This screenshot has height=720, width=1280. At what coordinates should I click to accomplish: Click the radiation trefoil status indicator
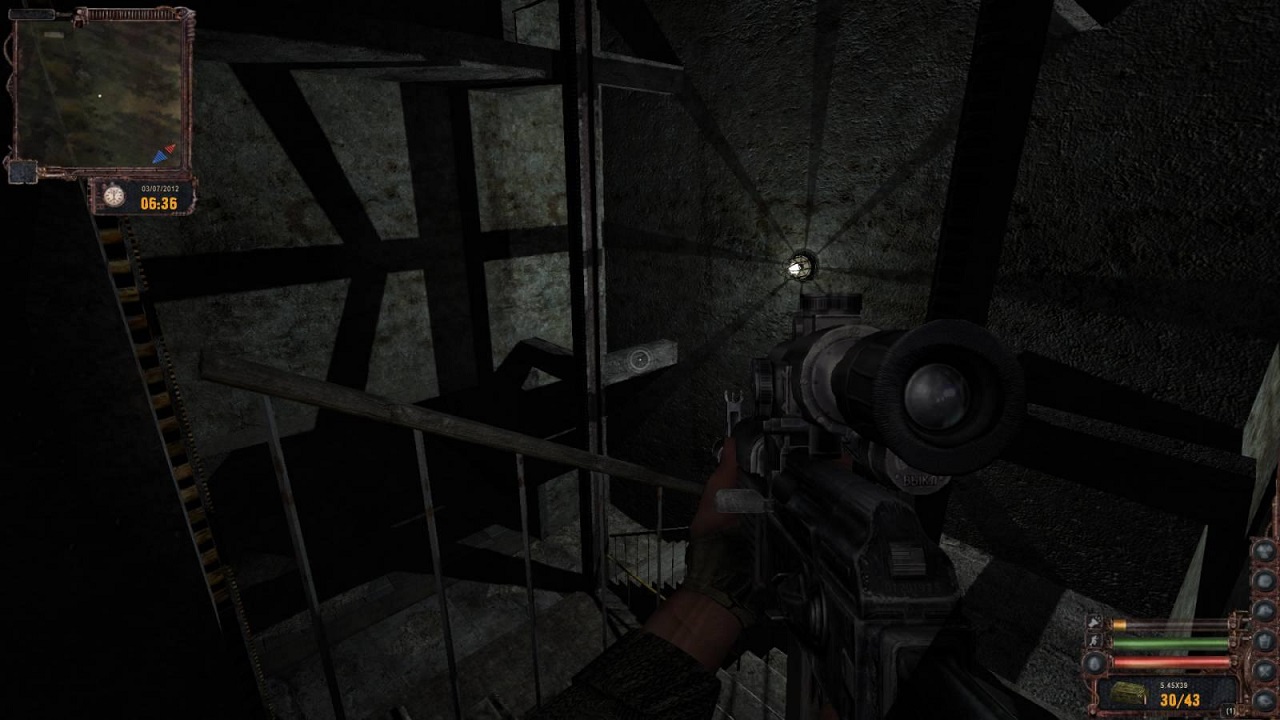click(1266, 549)
